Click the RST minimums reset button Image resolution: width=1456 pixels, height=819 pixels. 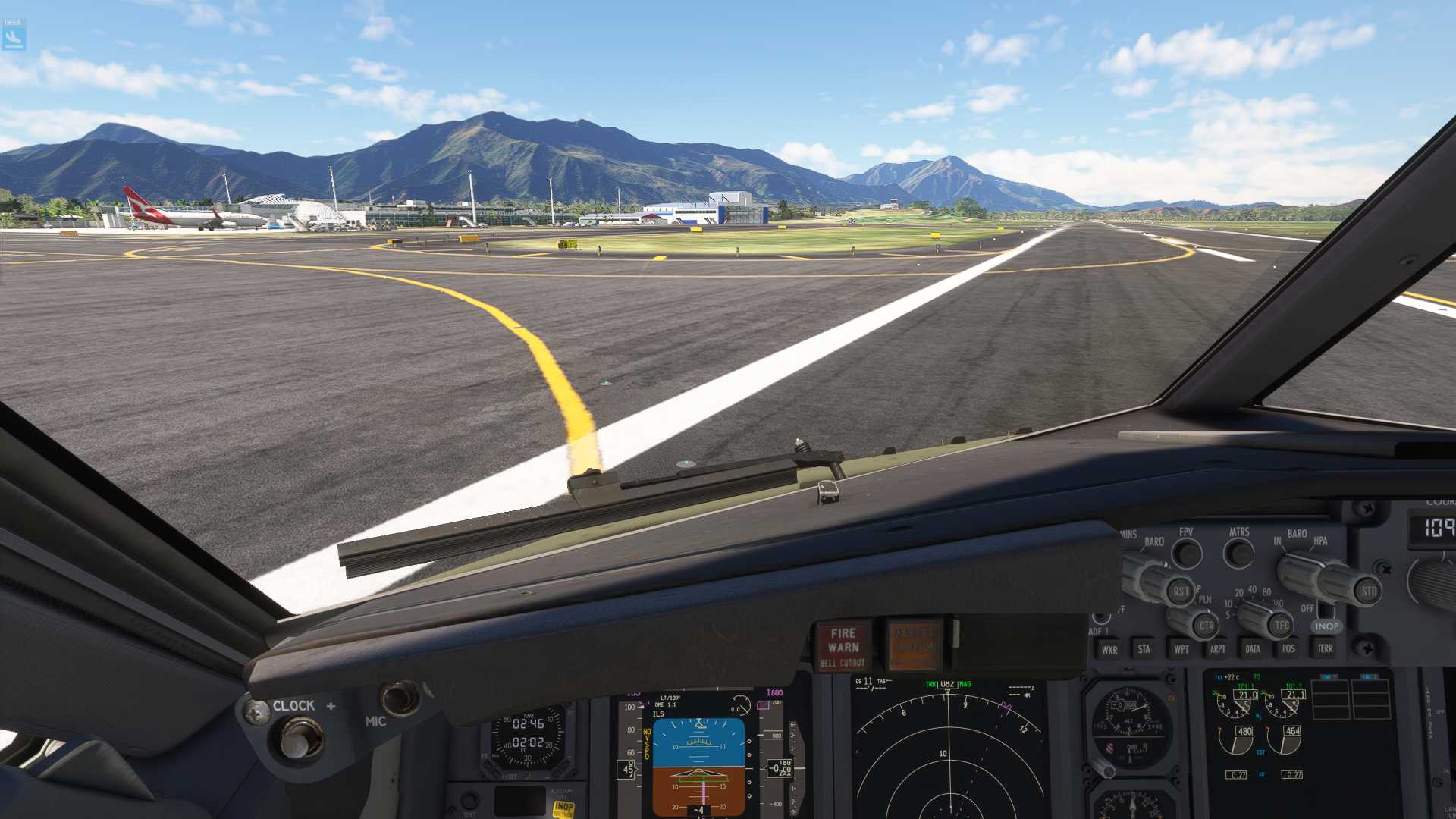tap(1180, 591)
